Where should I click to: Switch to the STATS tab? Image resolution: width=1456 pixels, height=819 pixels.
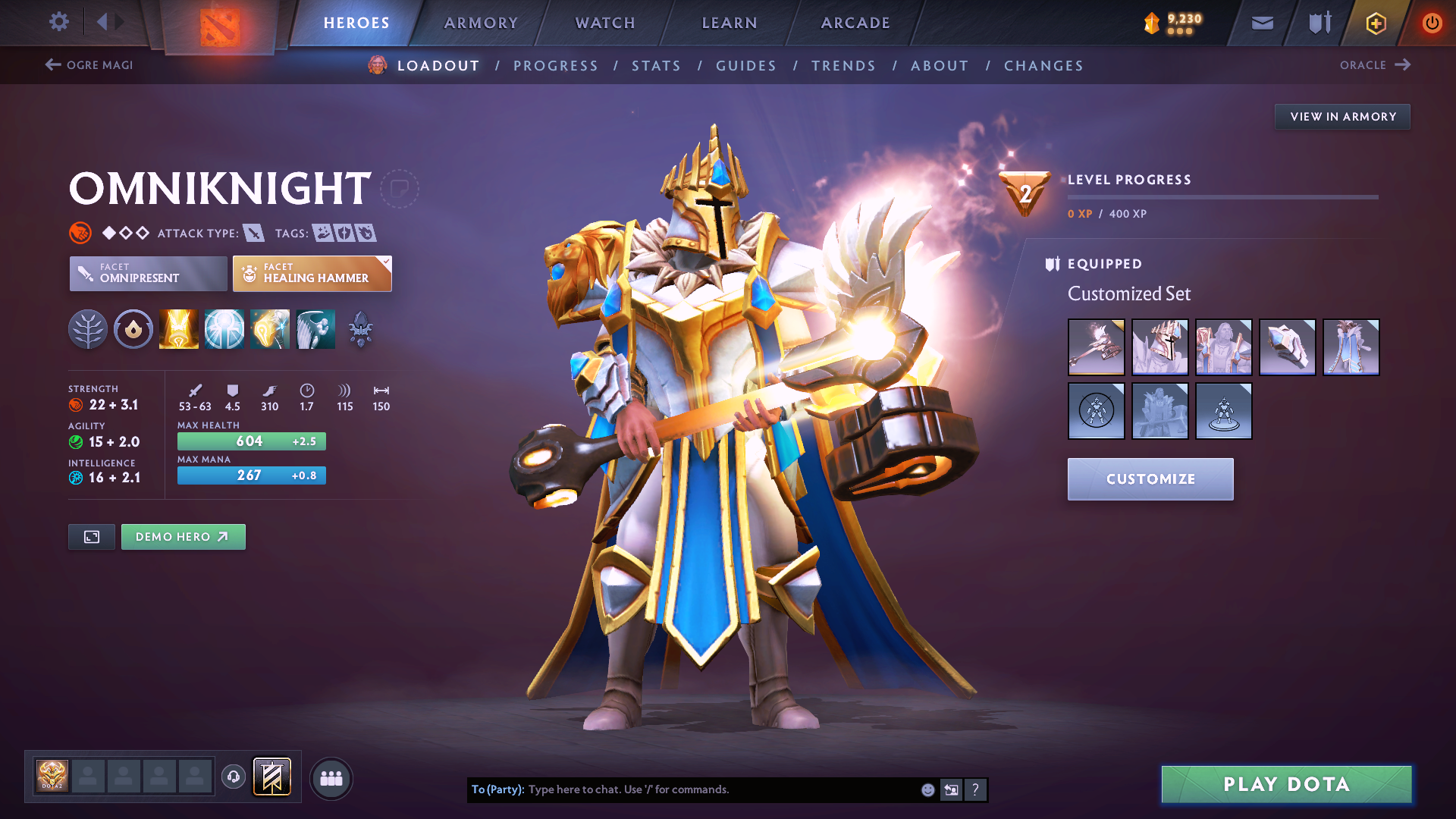656,66
